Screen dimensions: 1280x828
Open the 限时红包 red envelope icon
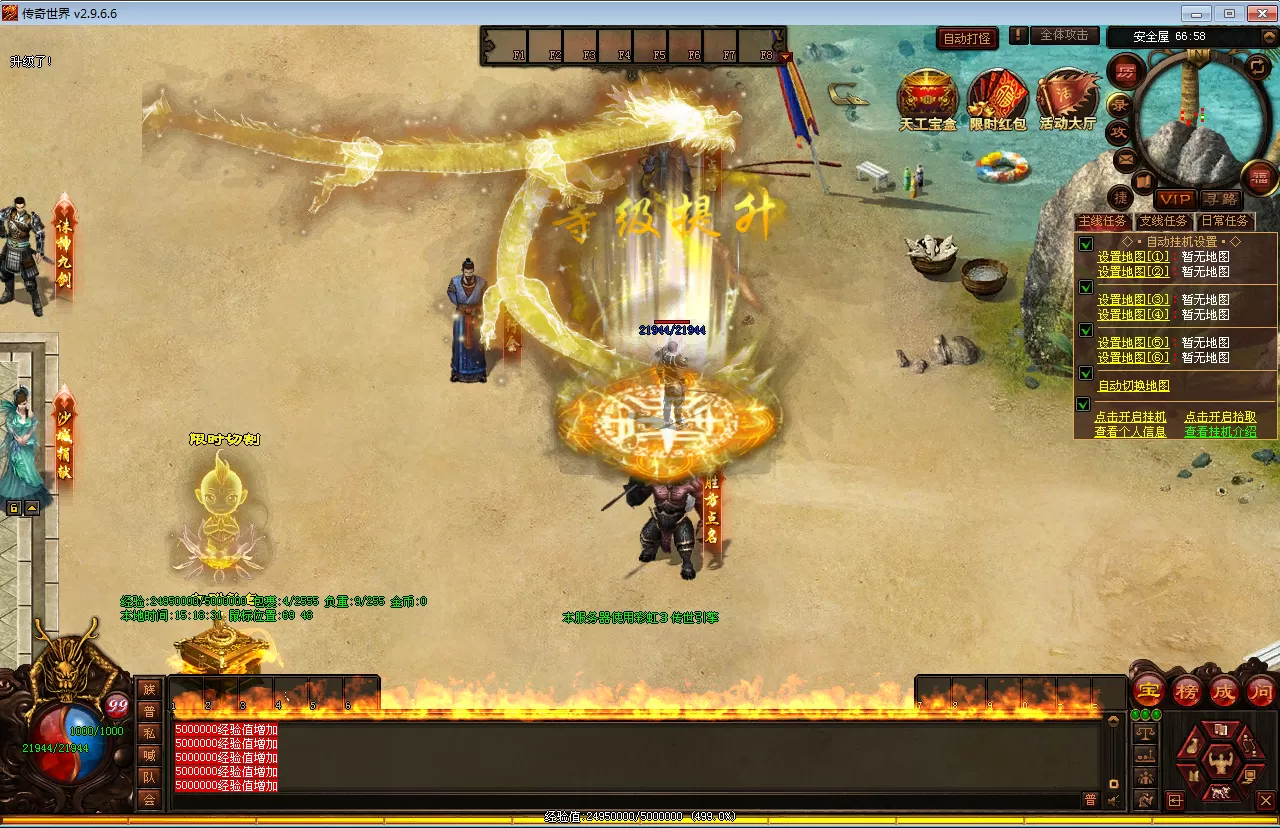997,100
